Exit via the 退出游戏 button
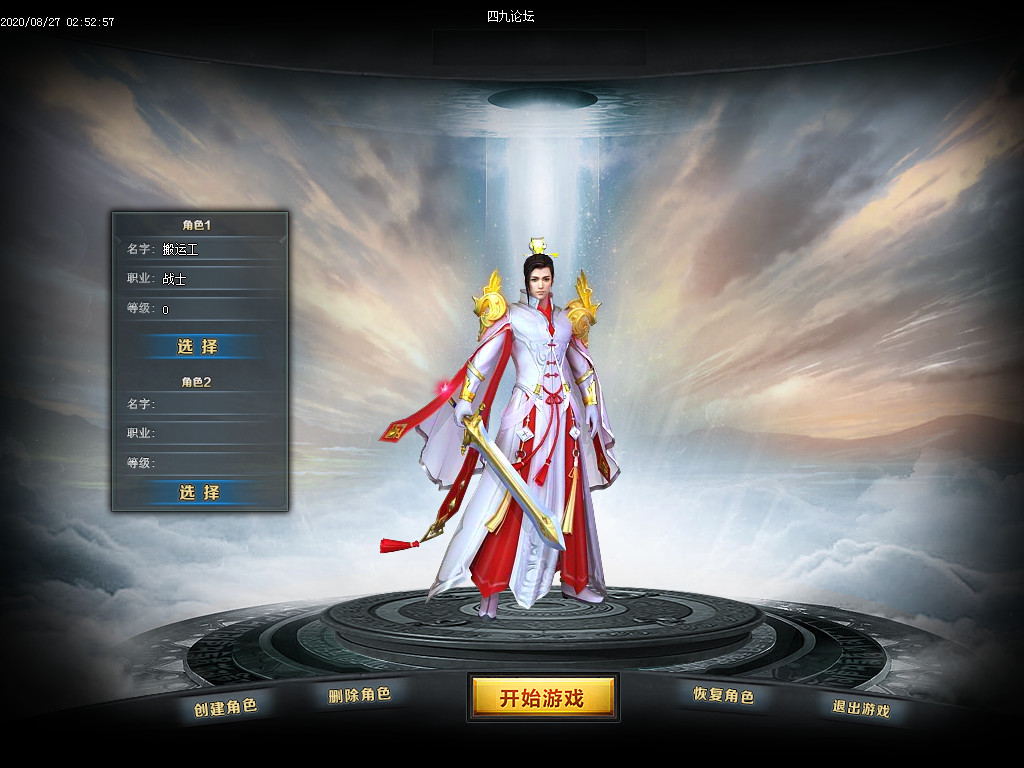Viewport: 1024px width, 768px height. click(x=860, y=708)
